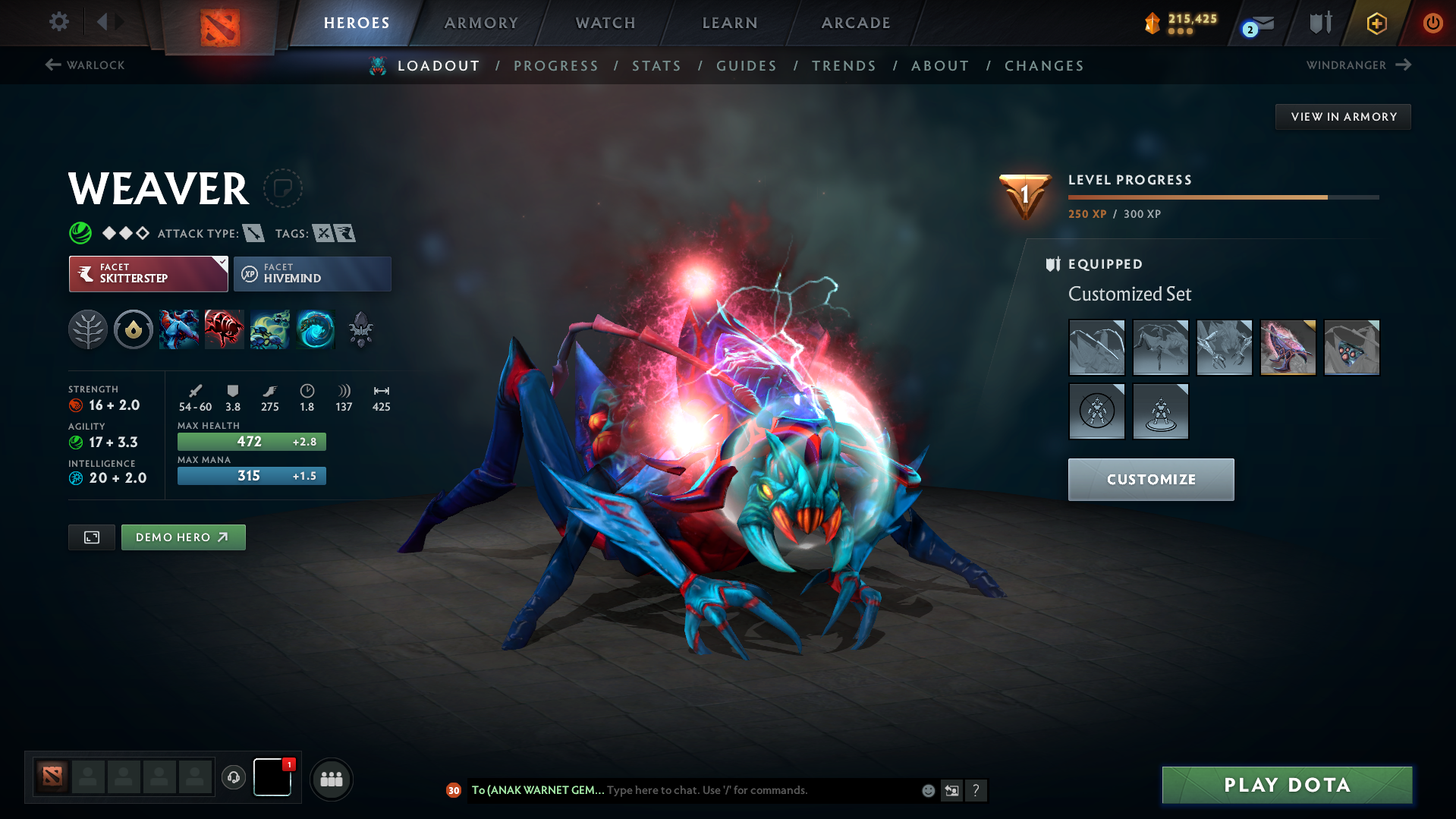The width and height of the screenshot is (1456, 819).
Task: View the Time Lapse ability icon
Action: [316, 329]
